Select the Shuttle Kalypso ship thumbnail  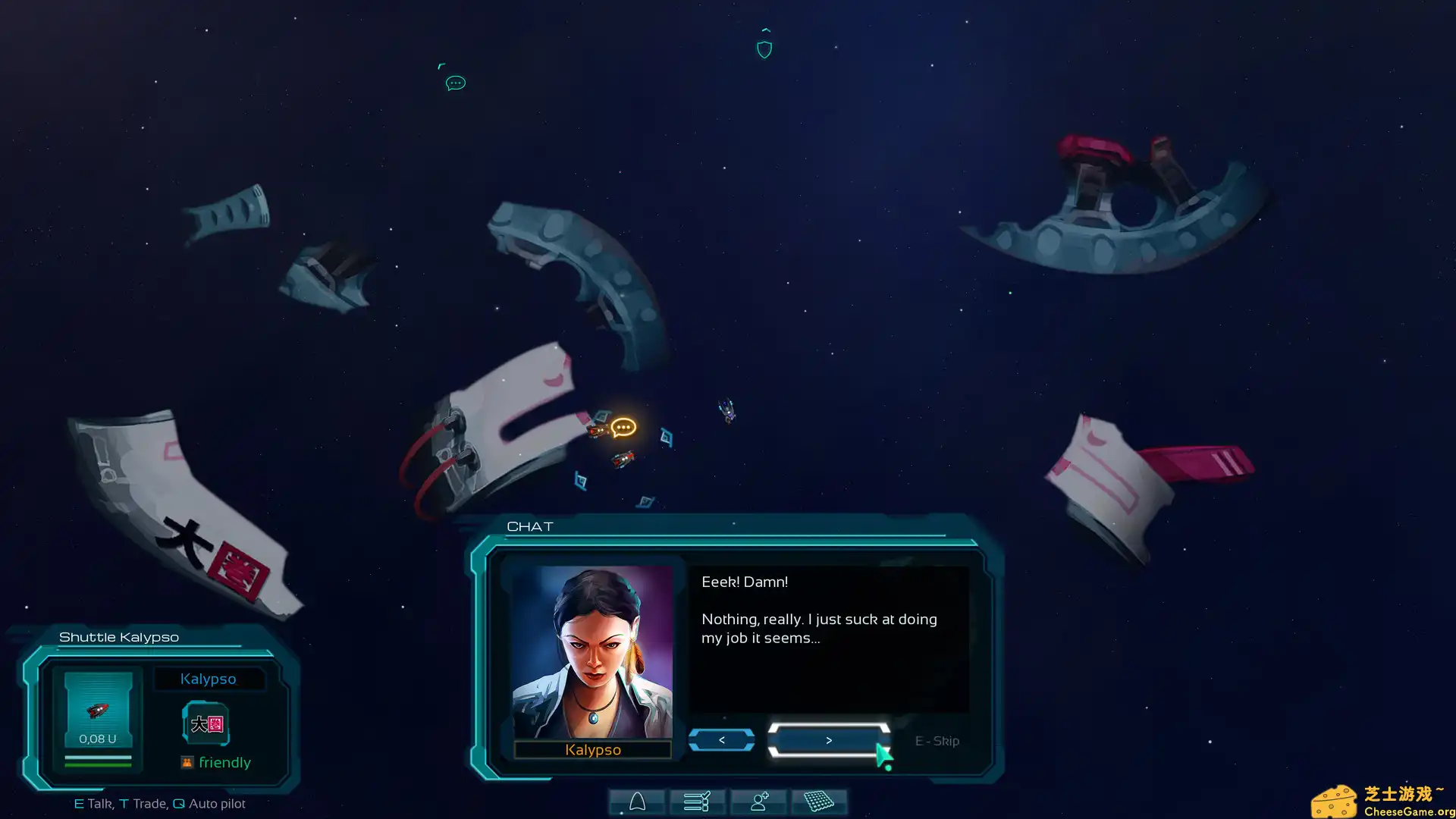click(x=98, y=709)
